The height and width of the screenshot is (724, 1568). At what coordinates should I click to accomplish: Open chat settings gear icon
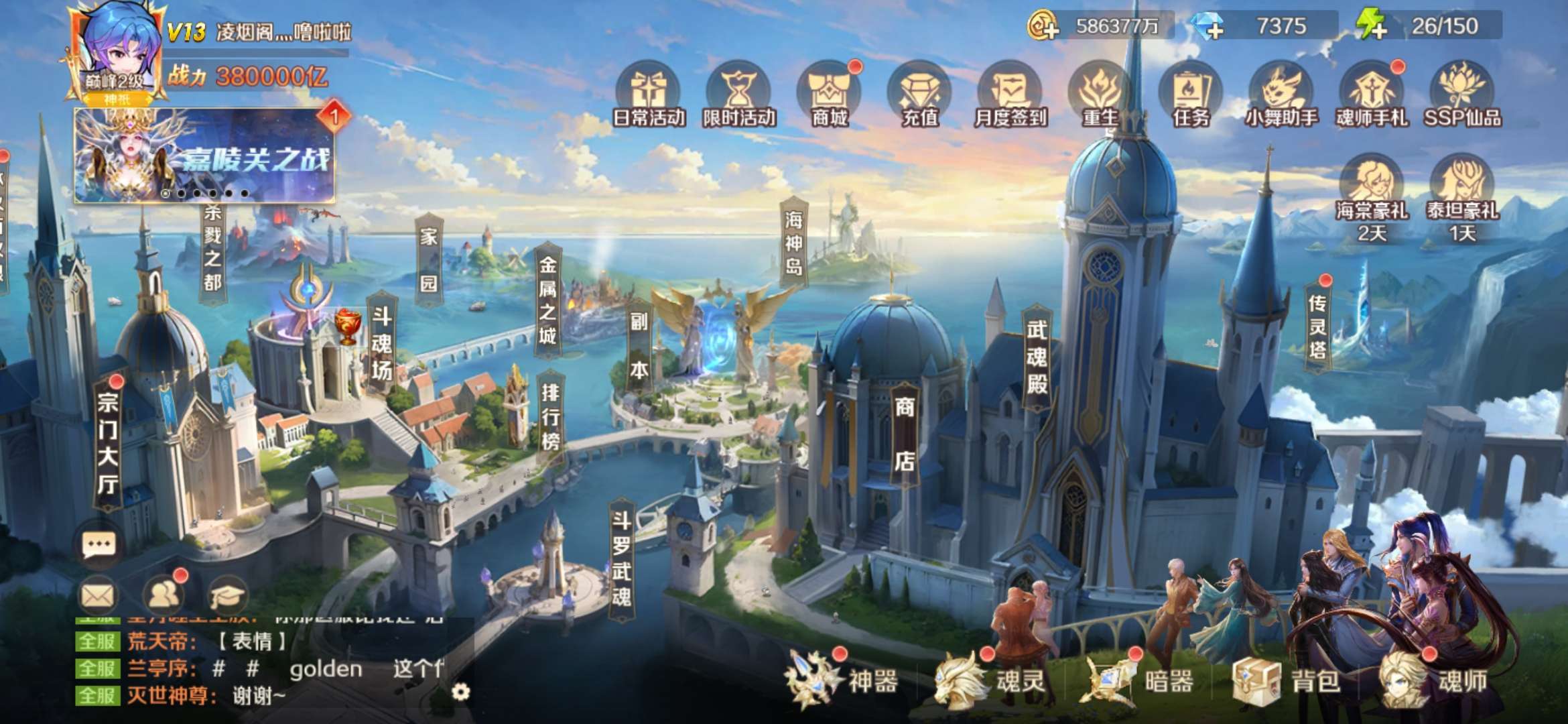click(x=460, y=691)
